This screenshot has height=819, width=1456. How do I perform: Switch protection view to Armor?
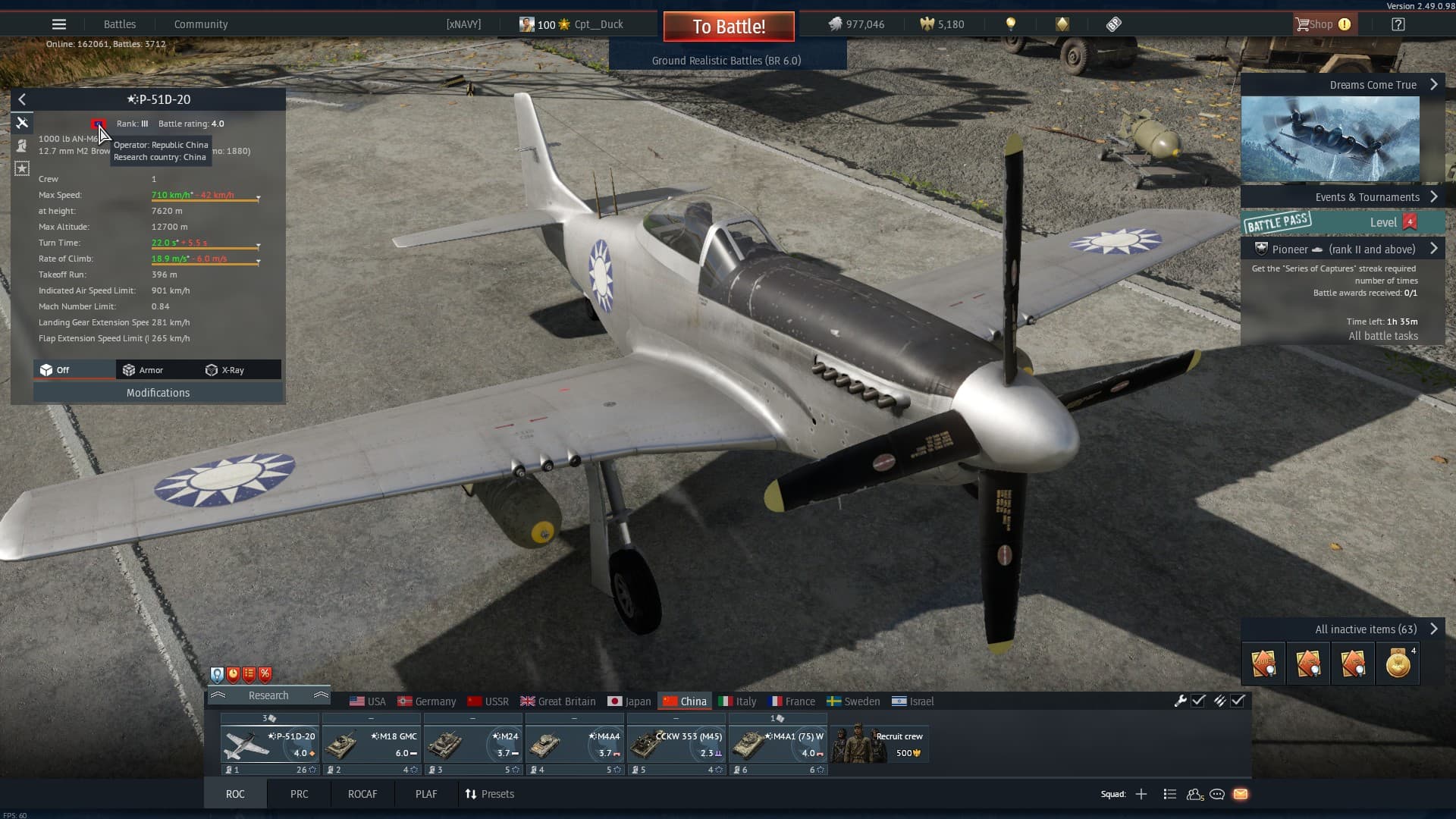(143, 370)
